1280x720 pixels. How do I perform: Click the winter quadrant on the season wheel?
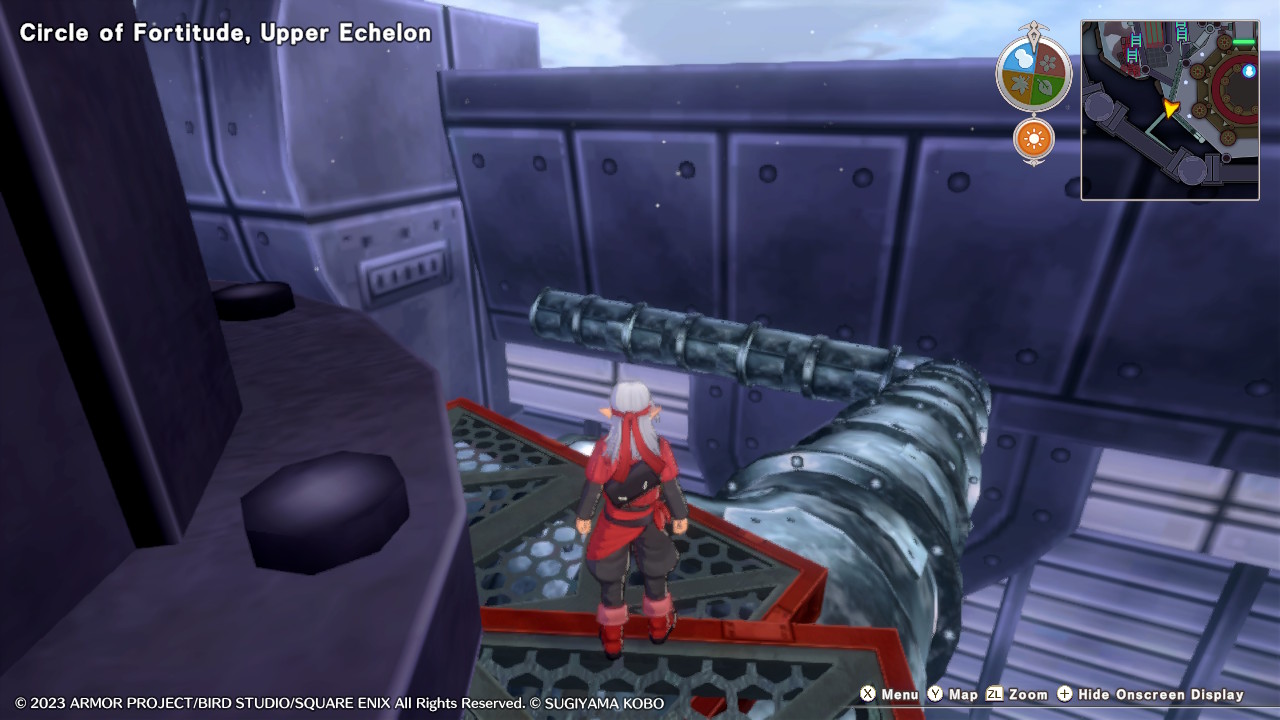1022,59
